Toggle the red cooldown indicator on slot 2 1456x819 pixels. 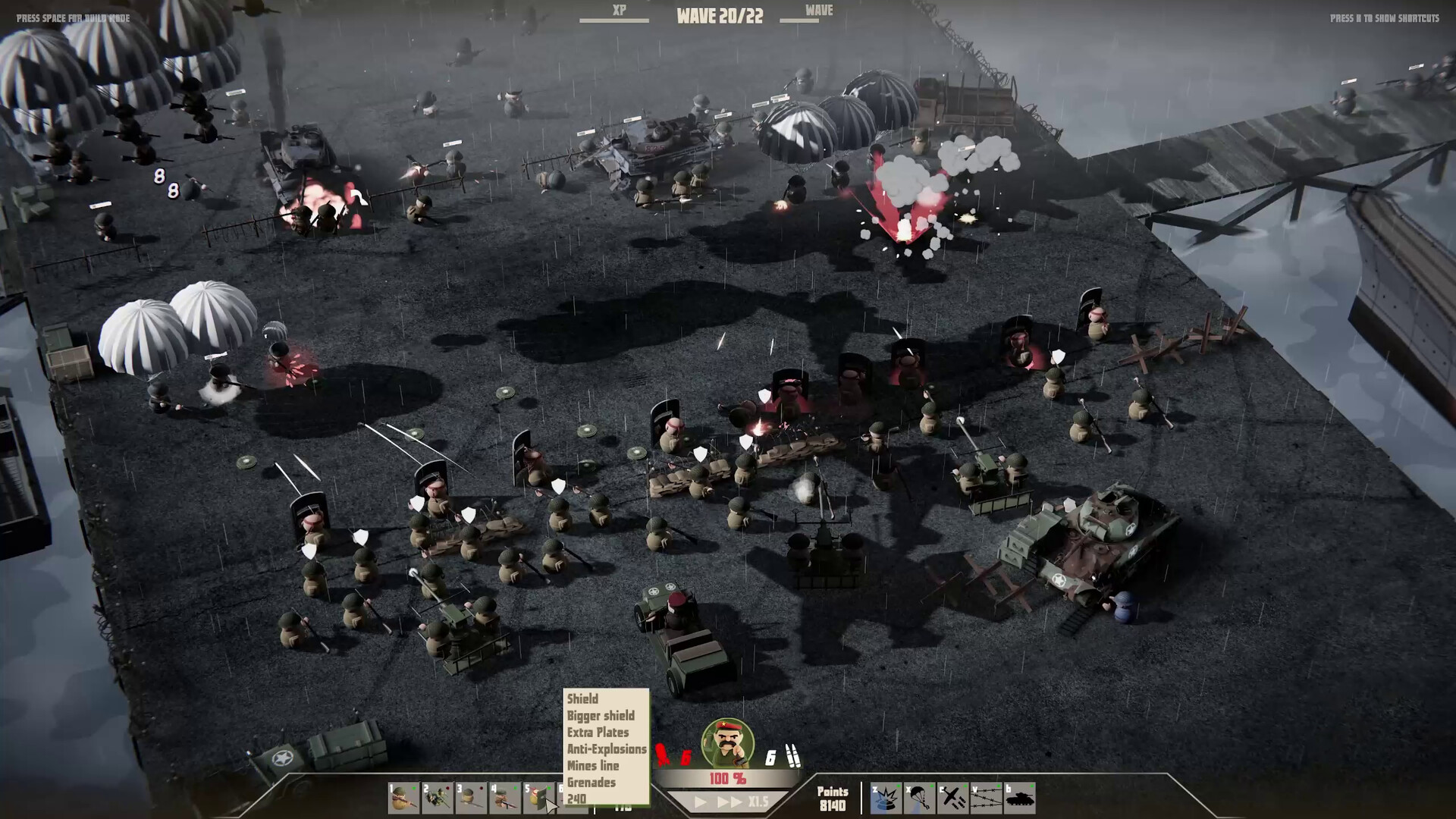[447, 788]
